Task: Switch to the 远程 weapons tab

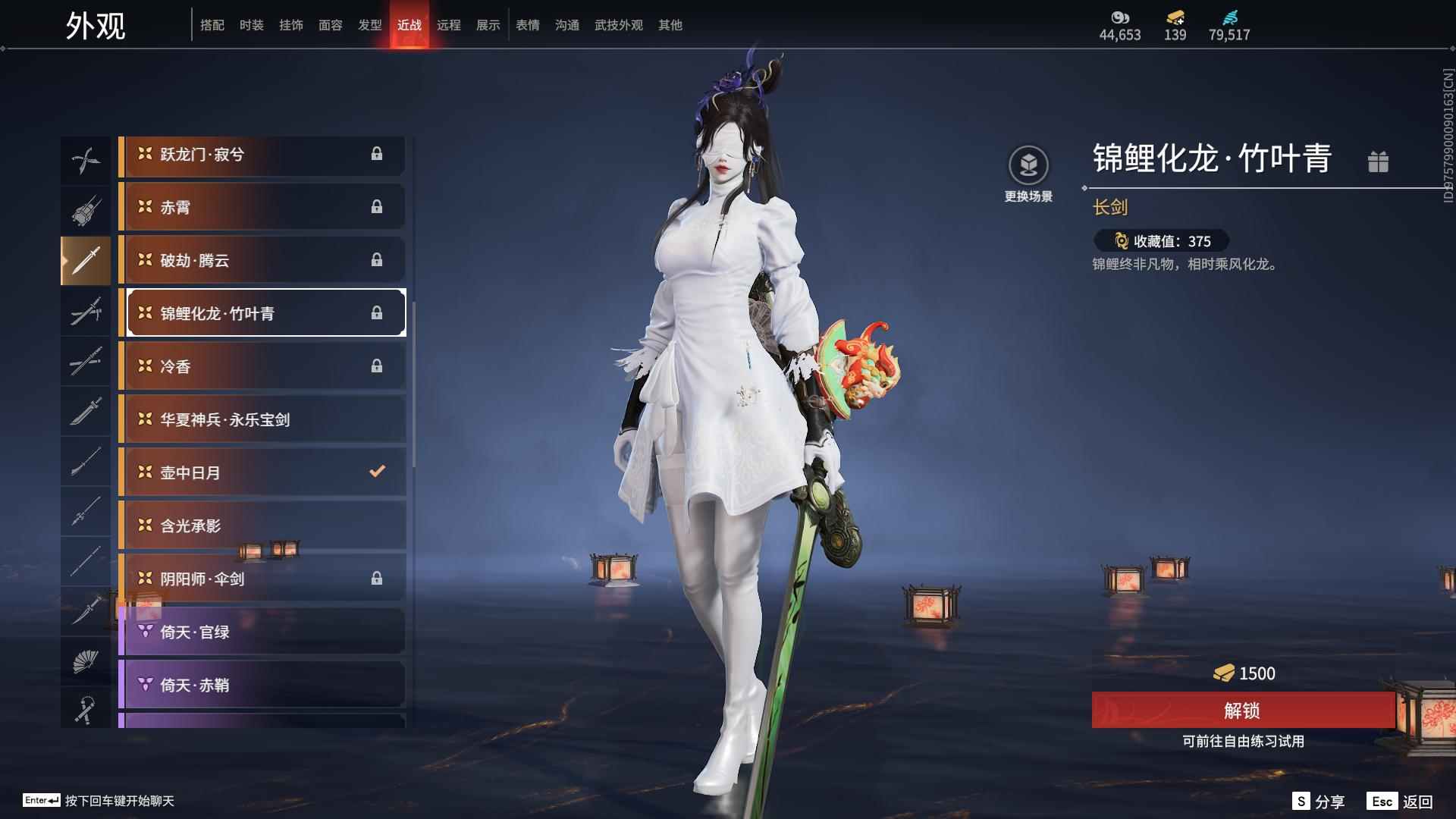Action: (448, 25)
